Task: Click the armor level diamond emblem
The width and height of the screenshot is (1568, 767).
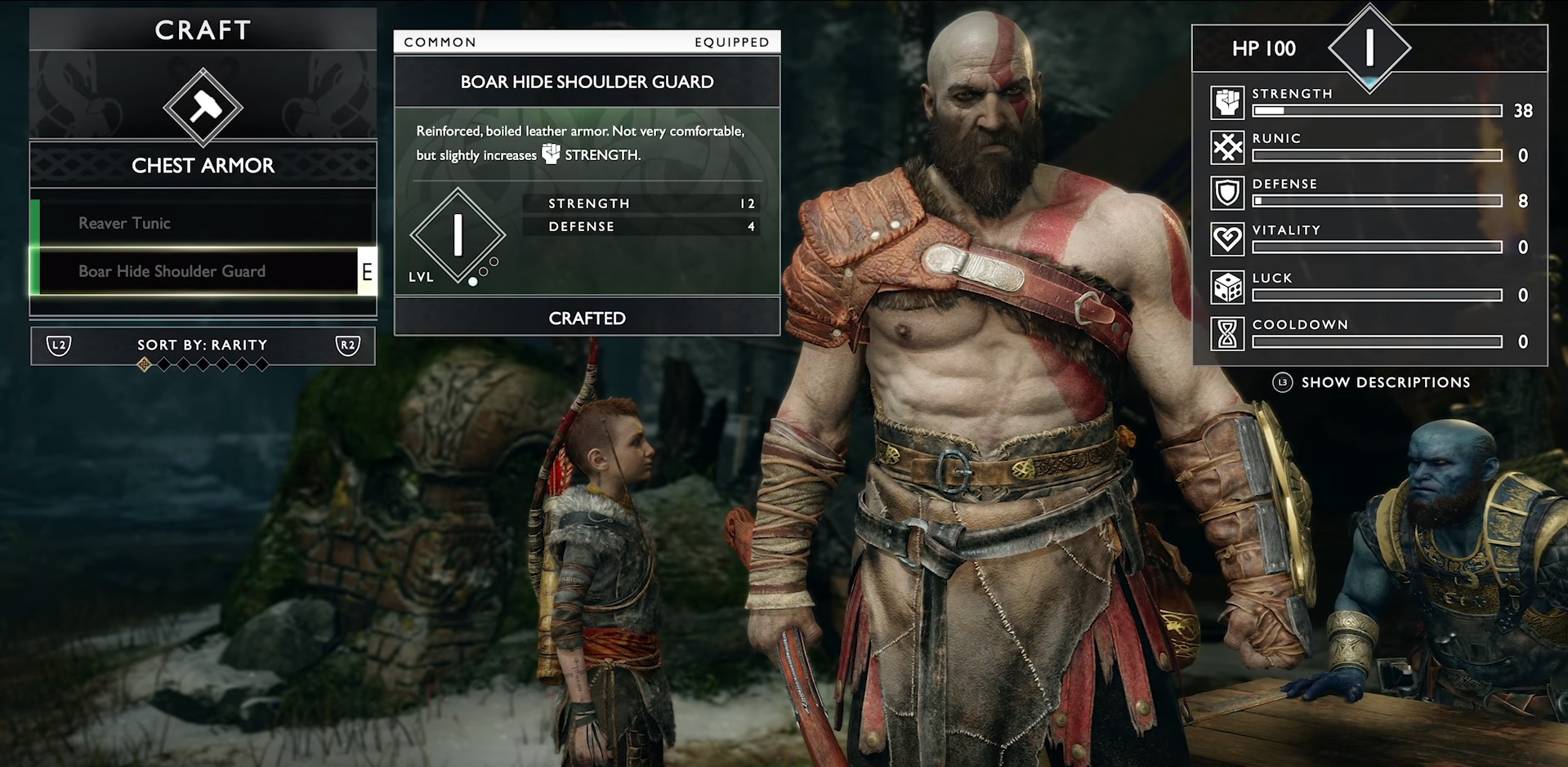Action: click(x=458, y=235)
